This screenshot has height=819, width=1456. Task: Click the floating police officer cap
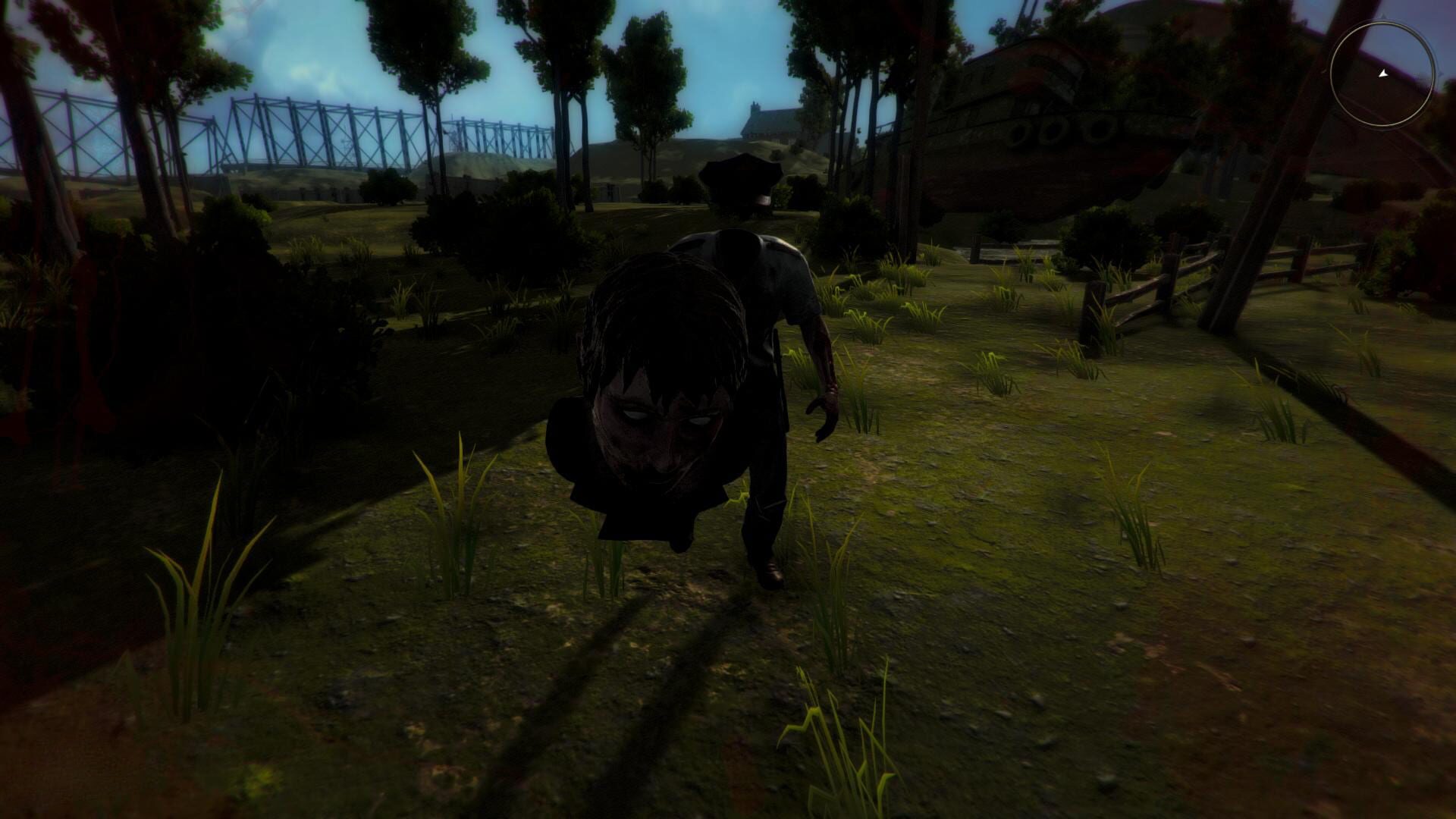pyautogui.click(x=739, y=182)
